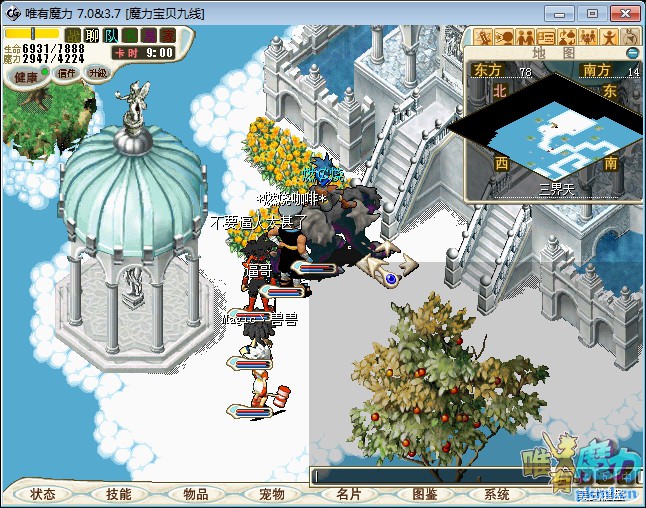This screenshot has height=508, width=646.
Task: Minimize the game window
Action: click(x=564, y=13)
